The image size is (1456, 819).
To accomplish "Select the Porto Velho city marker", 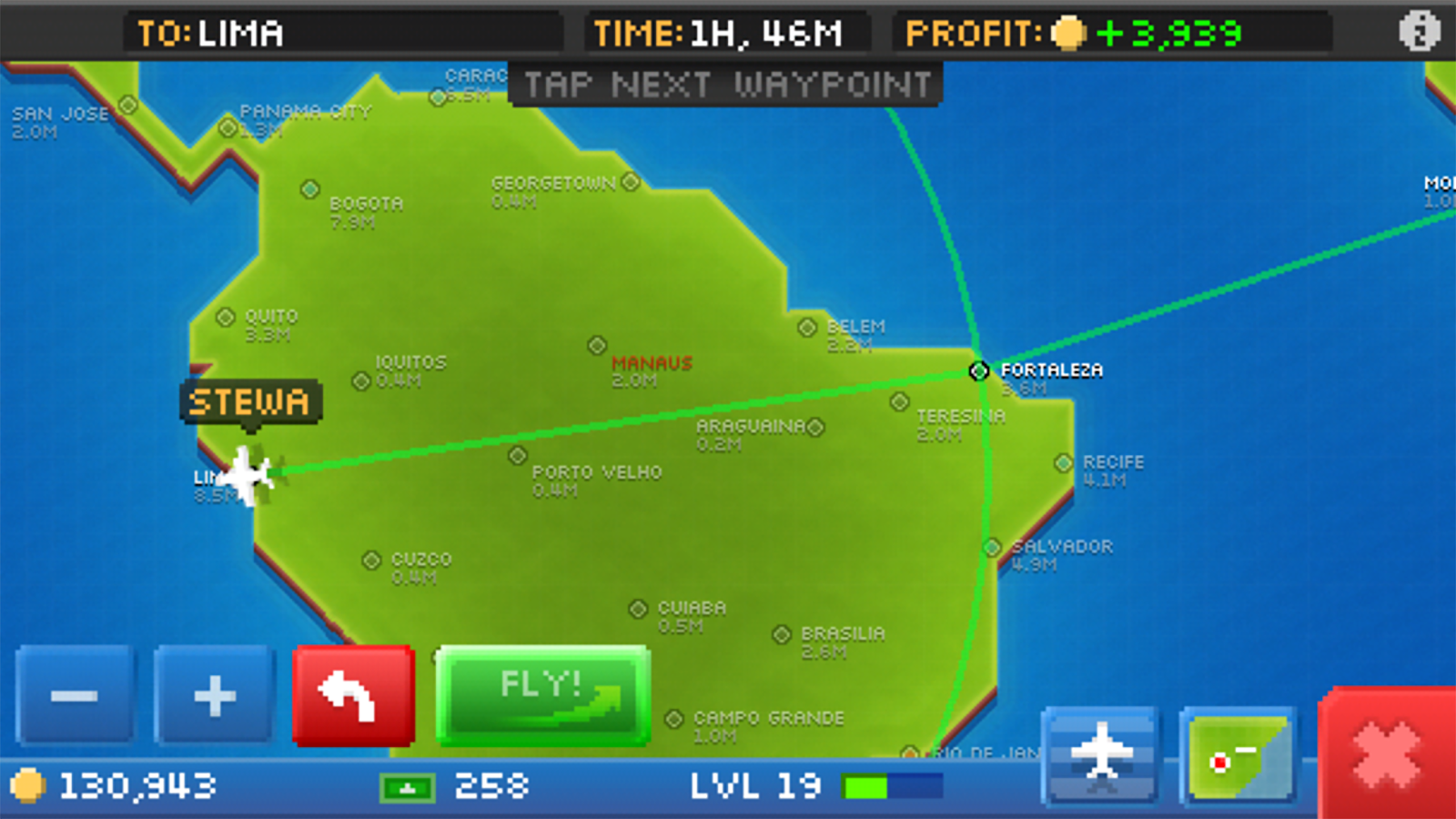I will pos(518,455).
